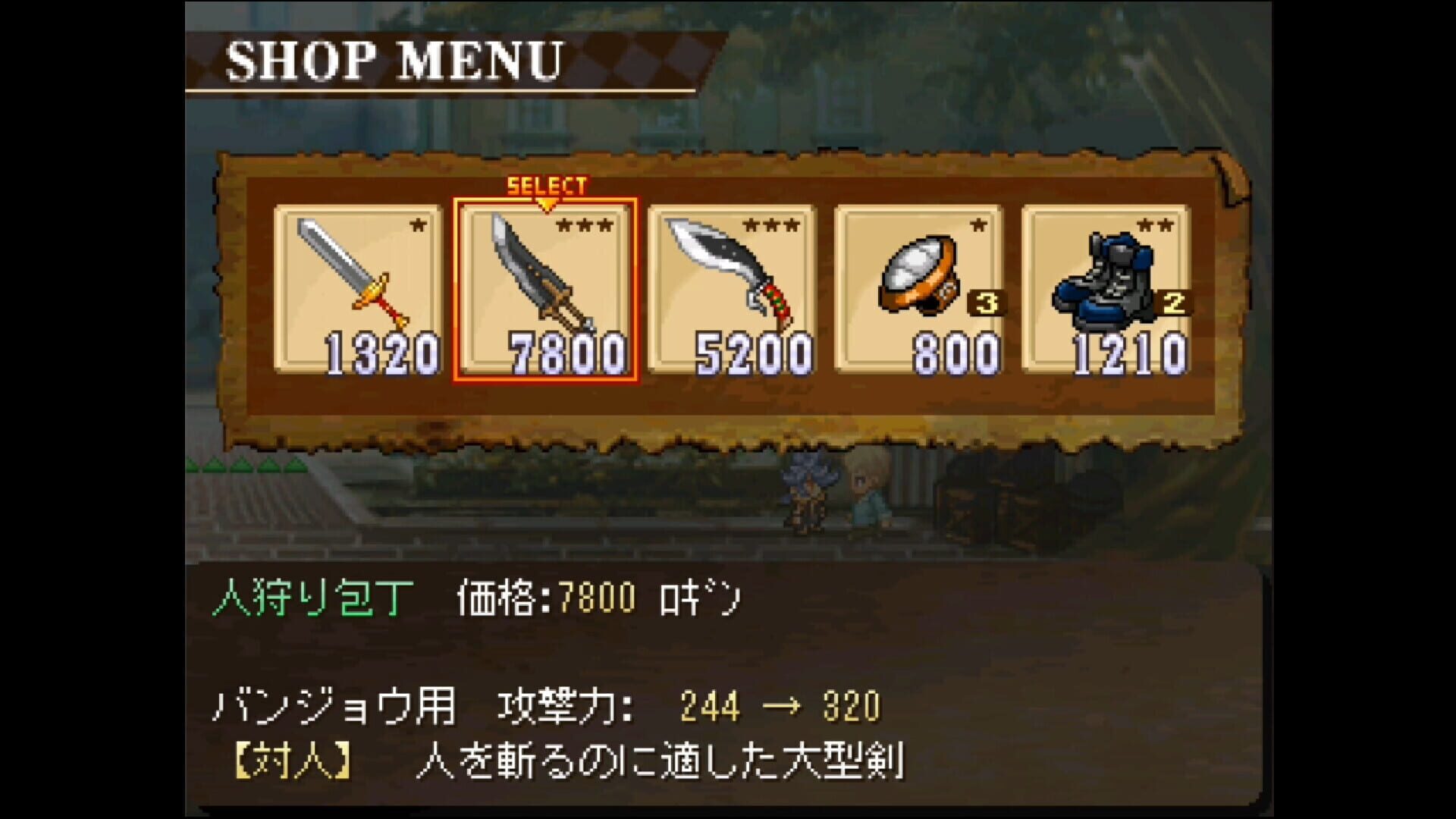1456x819 pixels.
Task: Click the SHOP MENU title header
Action: (x=394, y=61)
